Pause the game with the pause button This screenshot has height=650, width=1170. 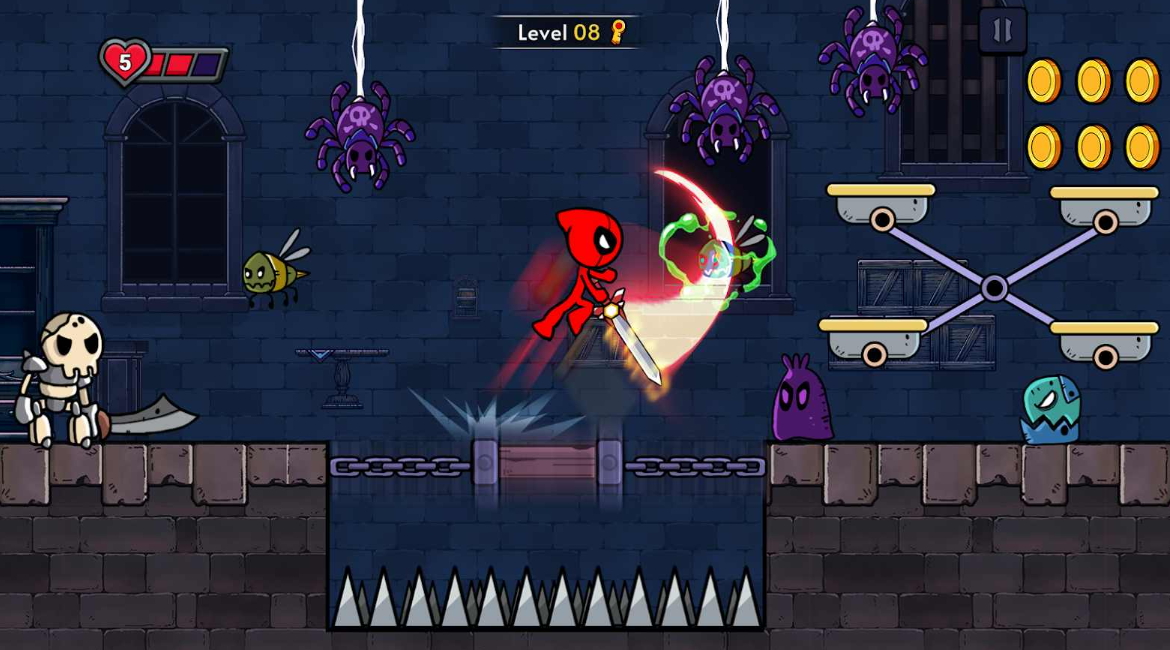point(1002,31)
